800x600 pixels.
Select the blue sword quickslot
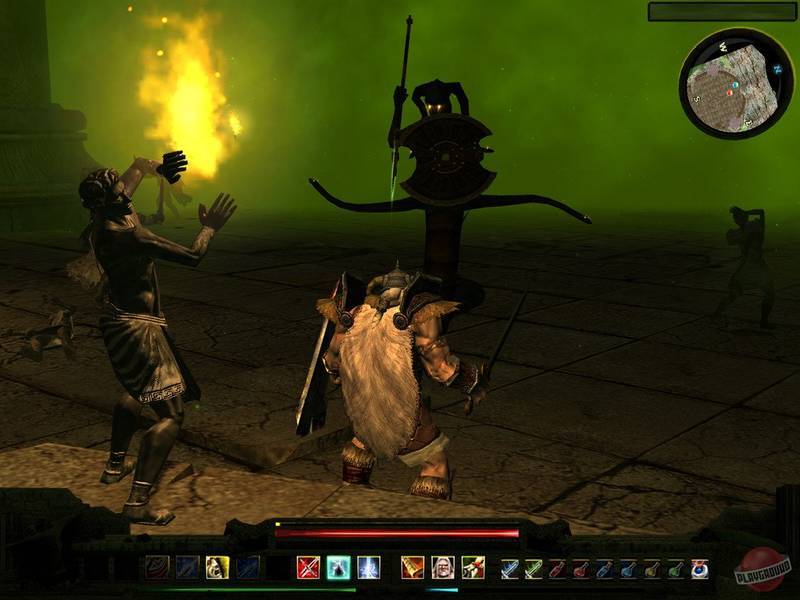tap(511, 569)
